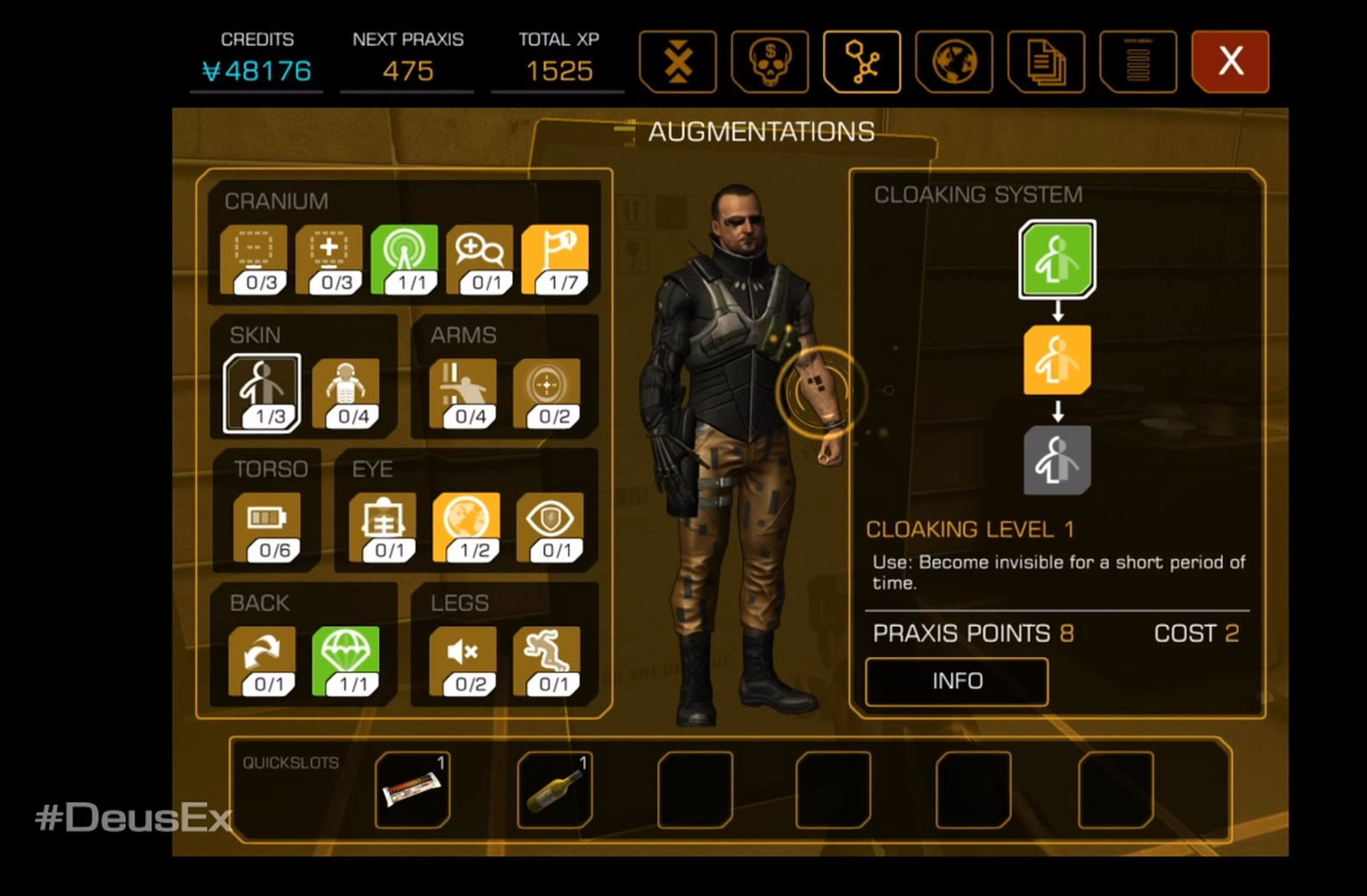Close the augmentations screen with the red X
Image resolution: width=1367 pixels, height=896 pixels.
point(1230,61)
